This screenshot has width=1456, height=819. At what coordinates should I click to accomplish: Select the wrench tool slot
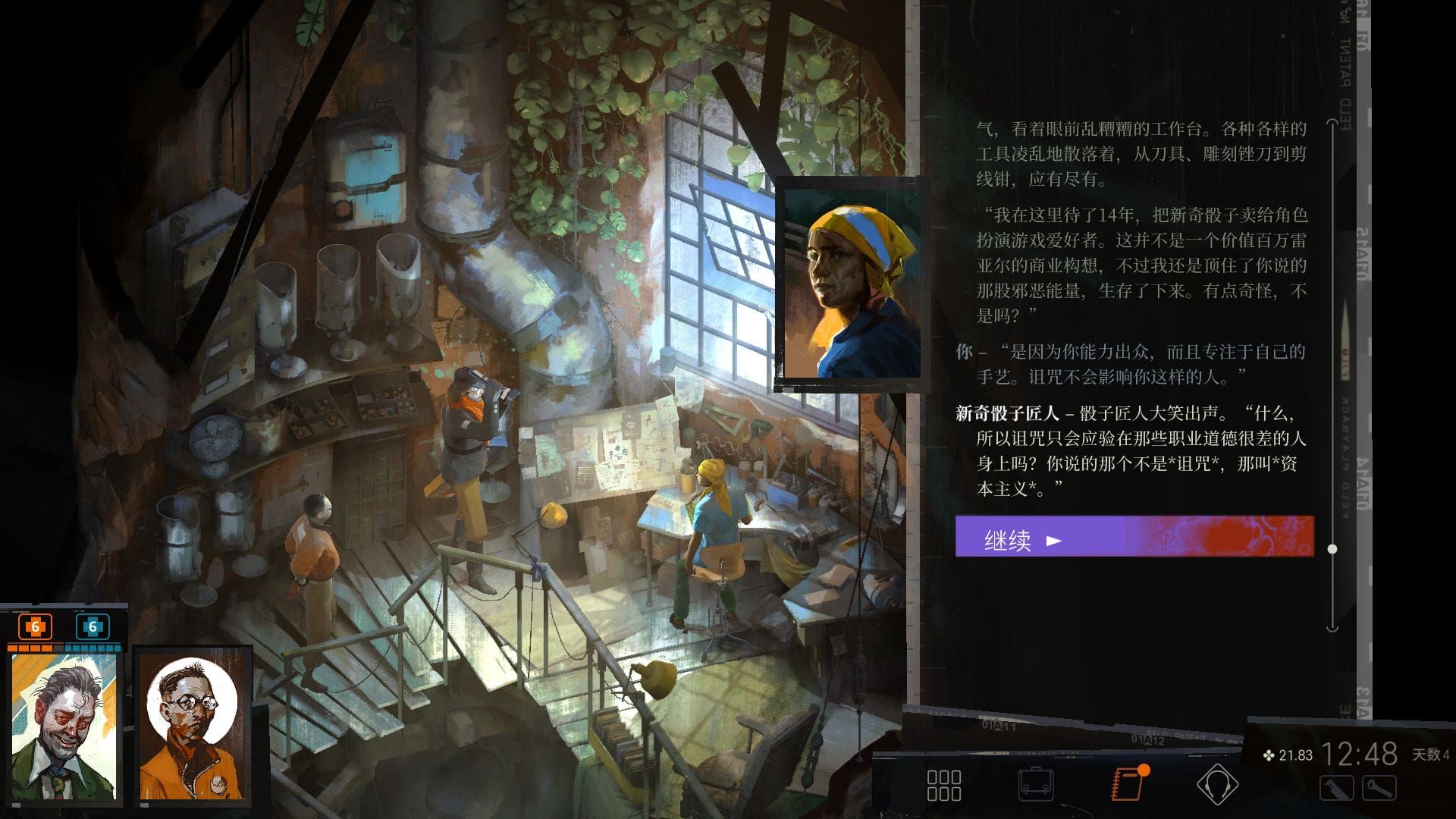pos(1379,789)
